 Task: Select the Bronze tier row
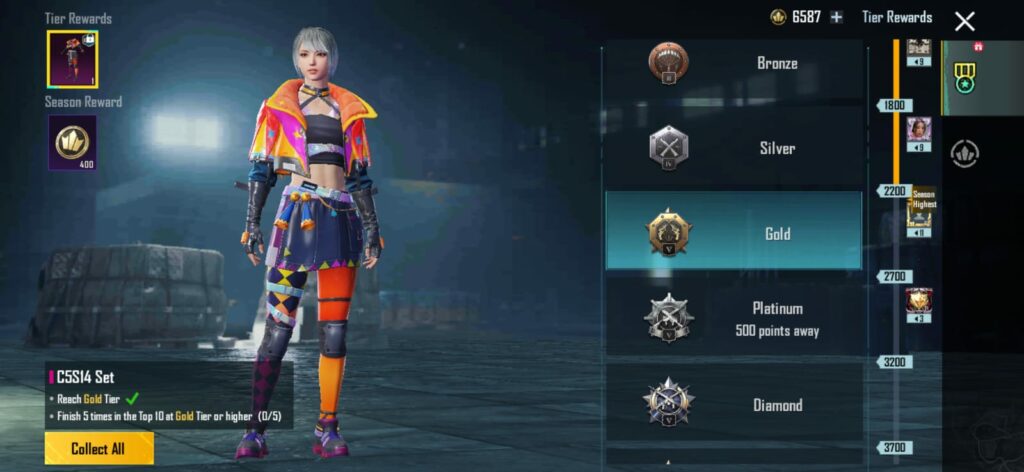733,64
